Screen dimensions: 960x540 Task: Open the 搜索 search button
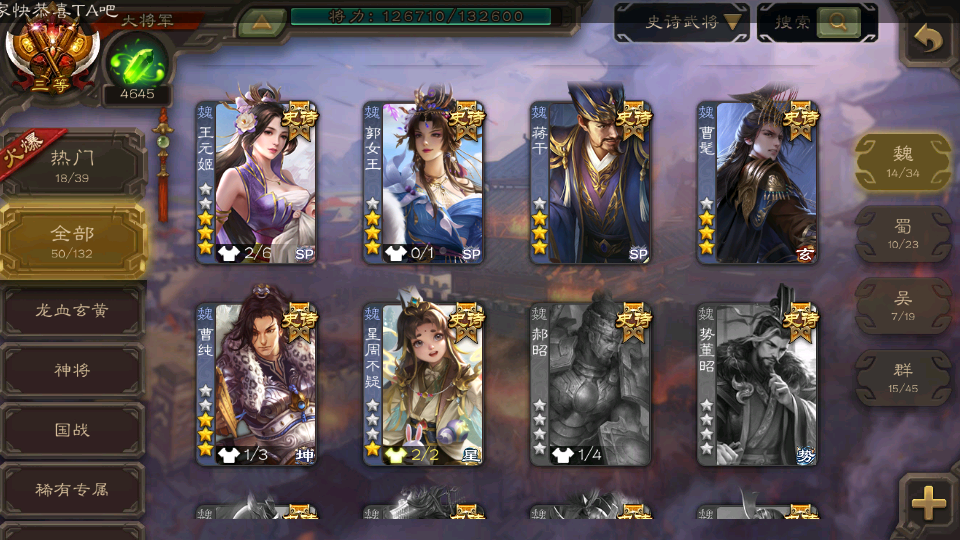(817, 22)
